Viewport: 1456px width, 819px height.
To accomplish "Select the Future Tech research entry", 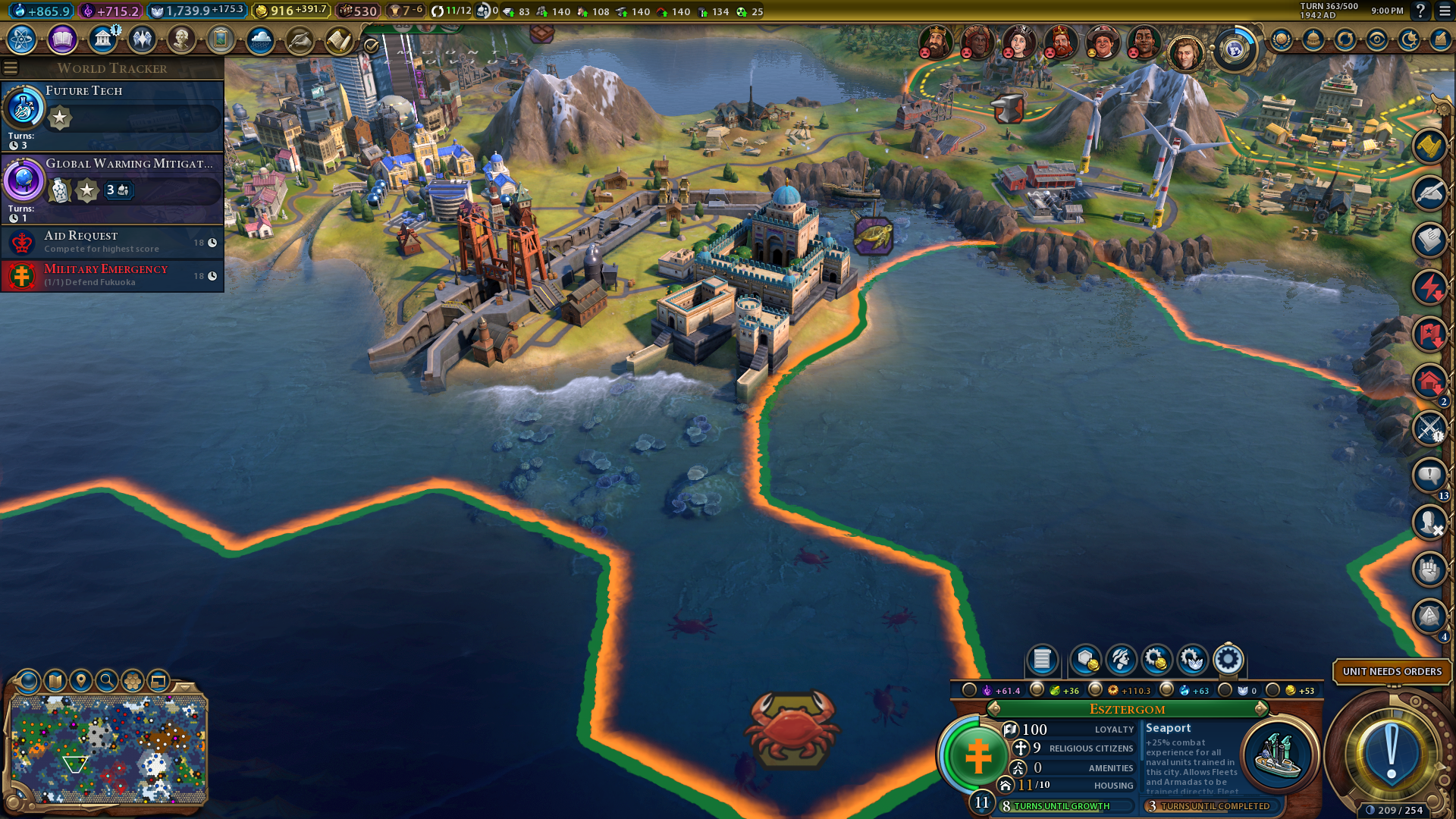I will (112, 115).
